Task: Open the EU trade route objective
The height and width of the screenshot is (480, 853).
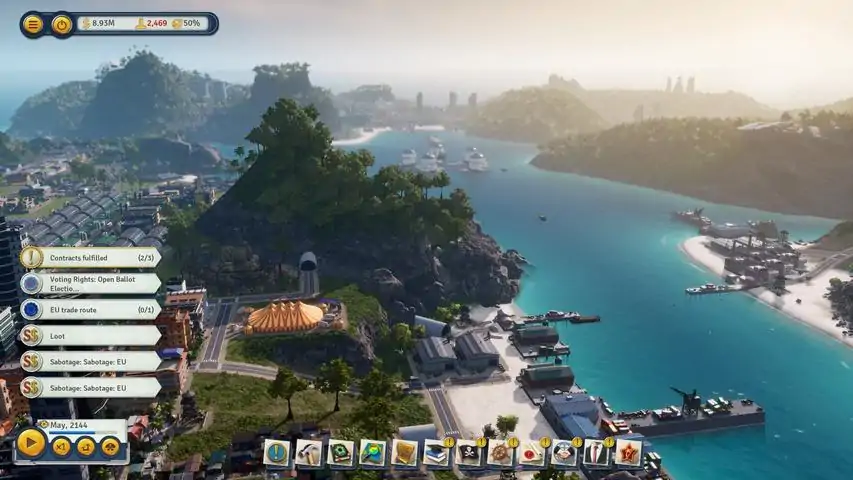Action: pyautogui.click(x=90, y=309)
